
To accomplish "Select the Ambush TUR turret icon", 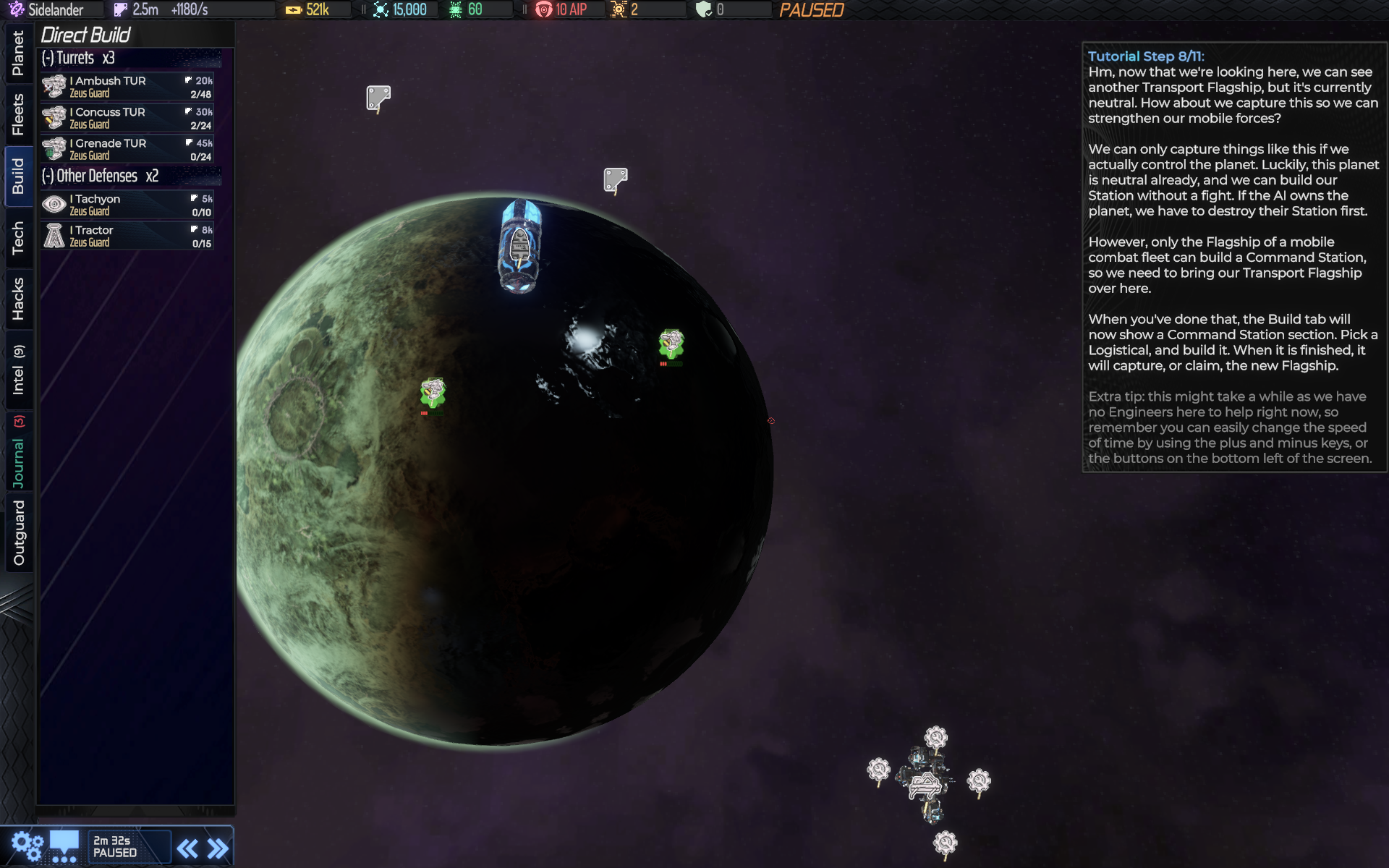I will tap(54, 86).
